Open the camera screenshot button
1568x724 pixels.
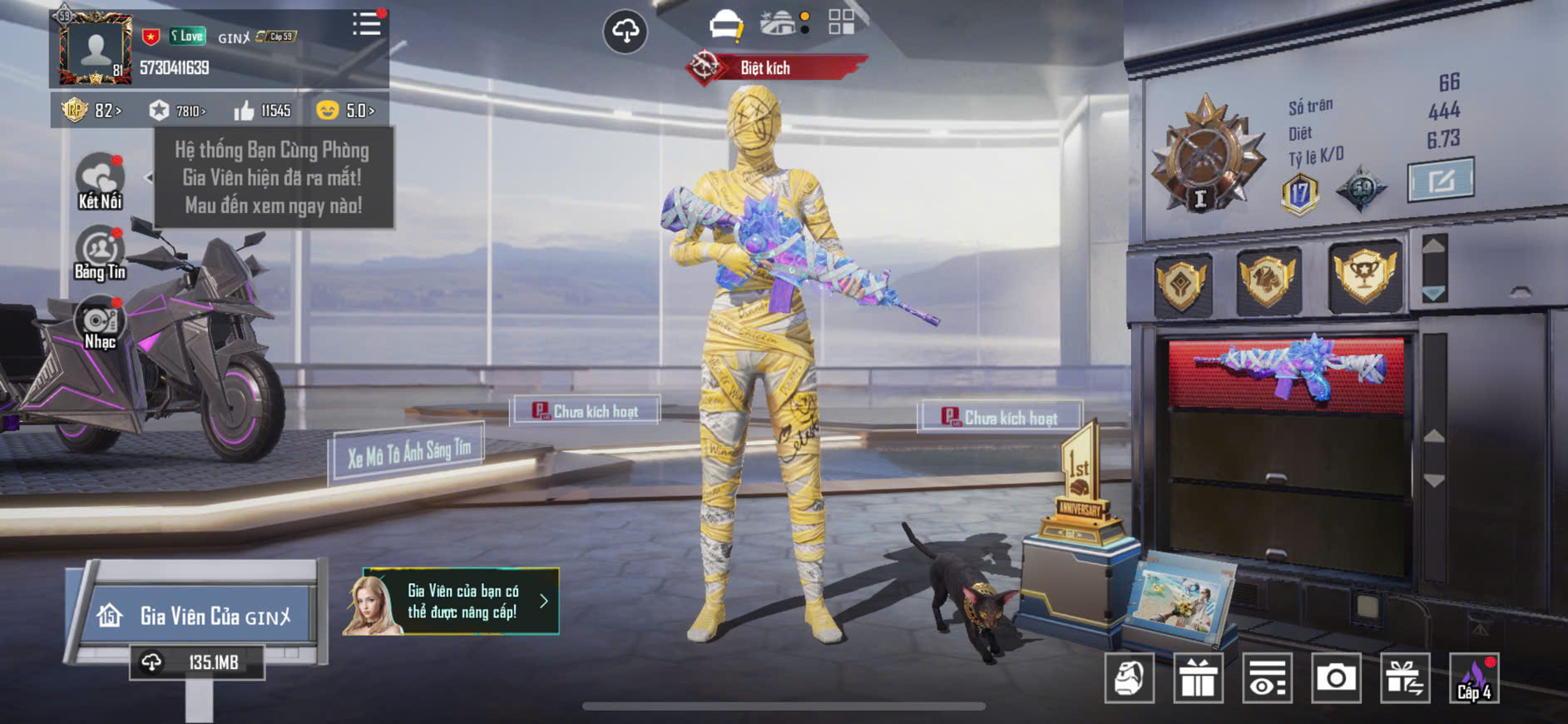pos(1336,679)
